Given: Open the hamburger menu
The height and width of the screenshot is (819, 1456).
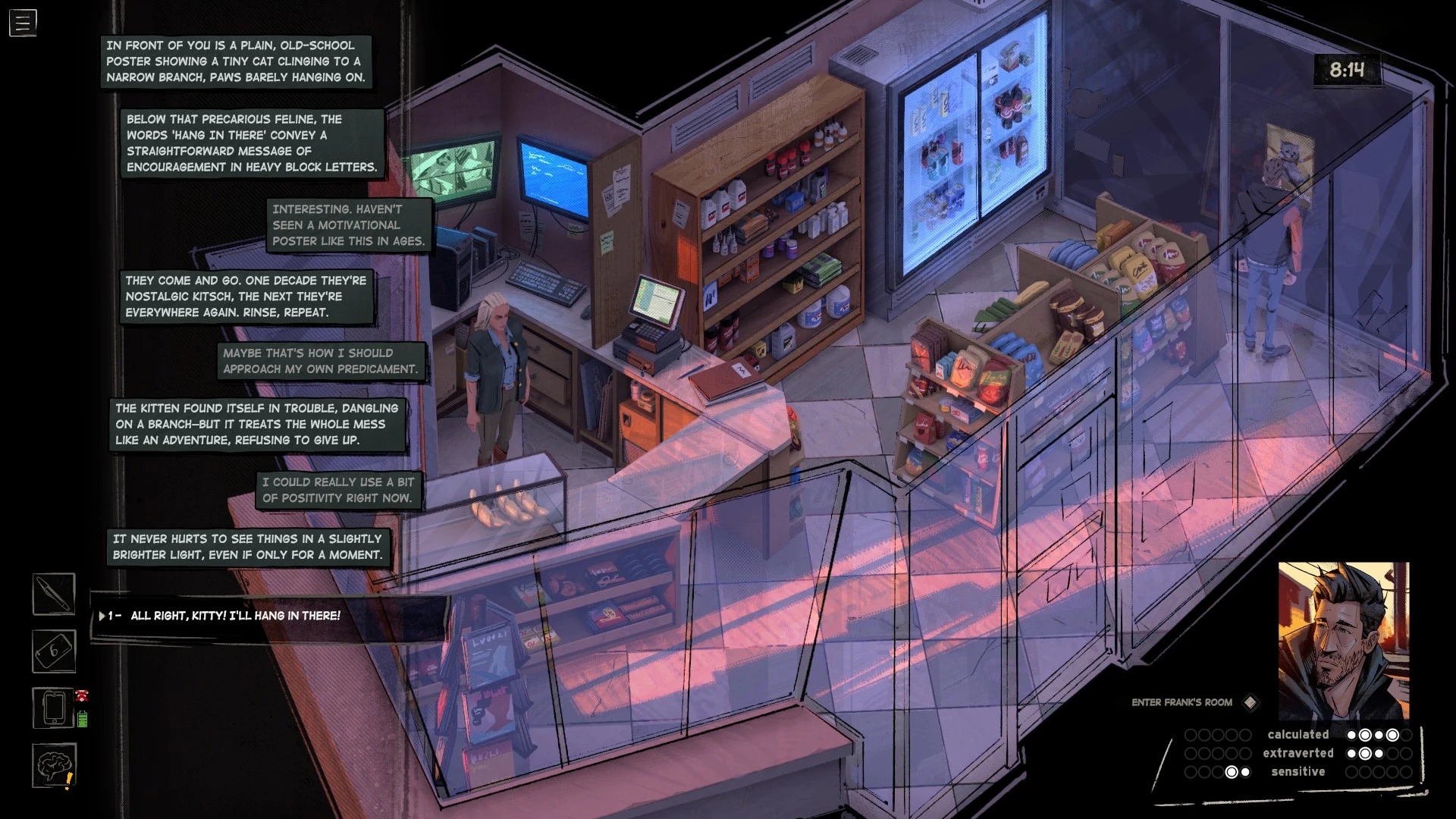Looking at the screenshot, I should [23, 23].
